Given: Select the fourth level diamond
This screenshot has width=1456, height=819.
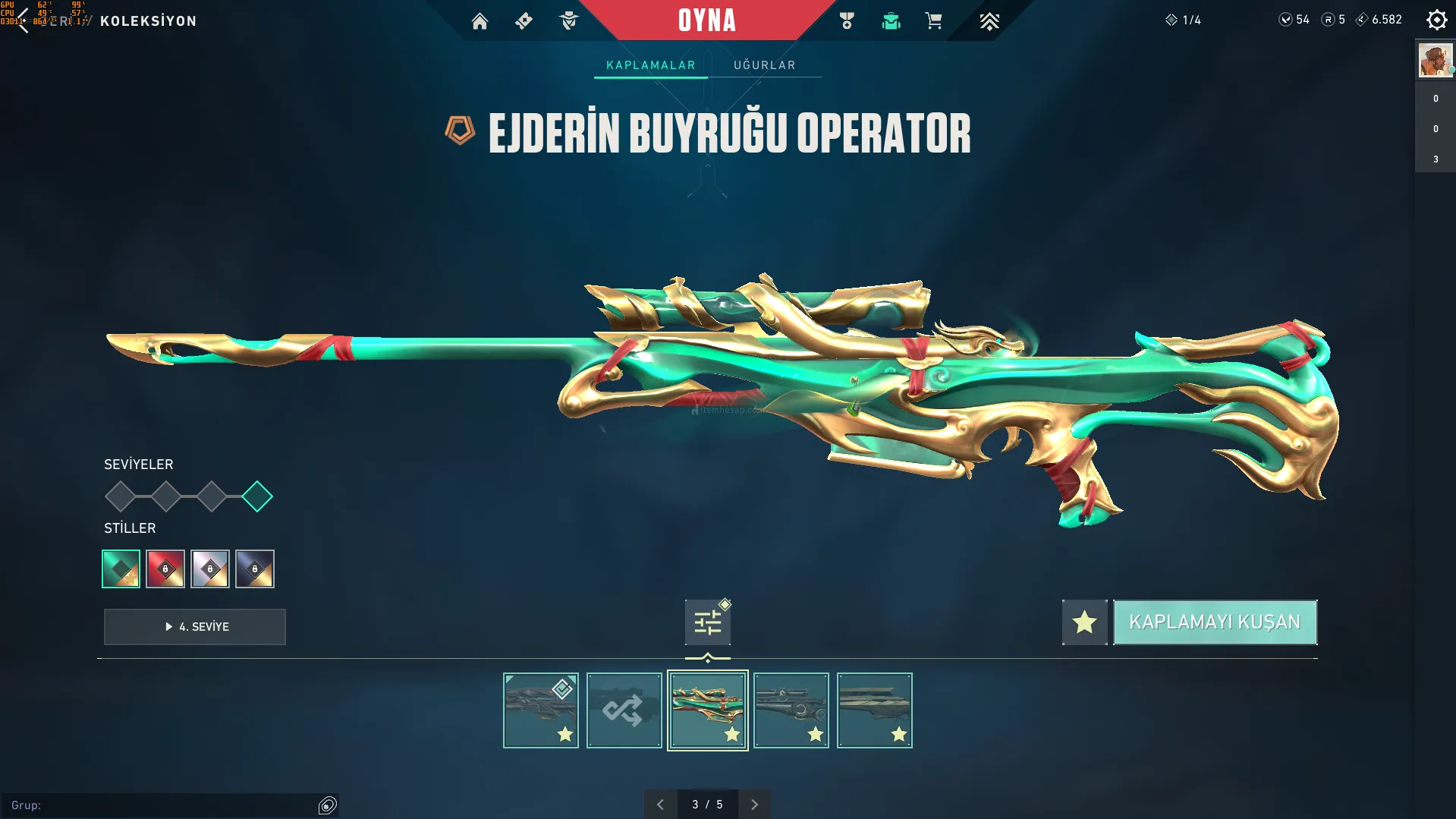Looking at the screenshot, I should [257, 496].
